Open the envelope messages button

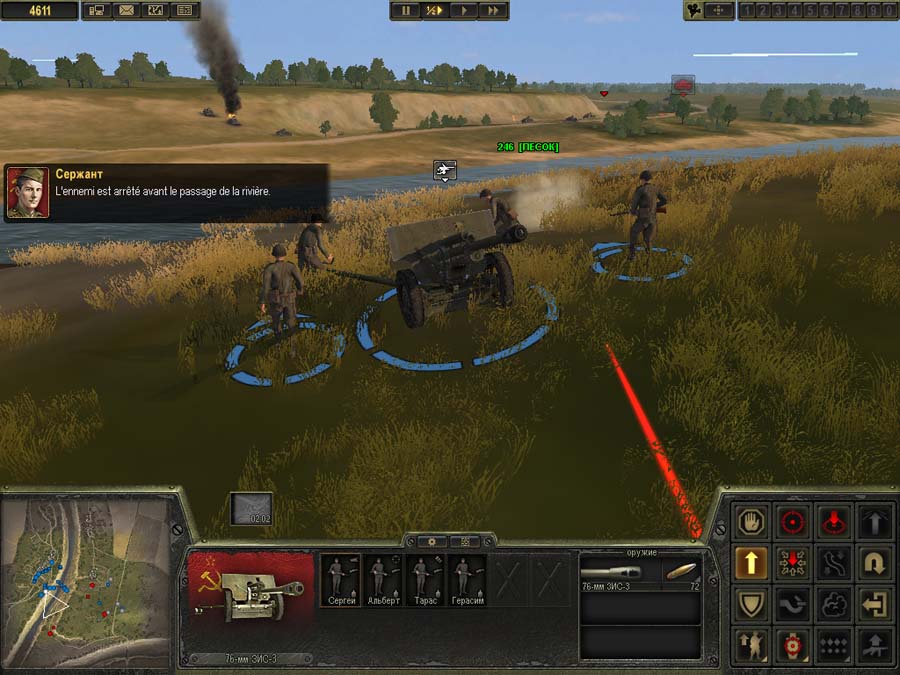[x=126, y=10]
